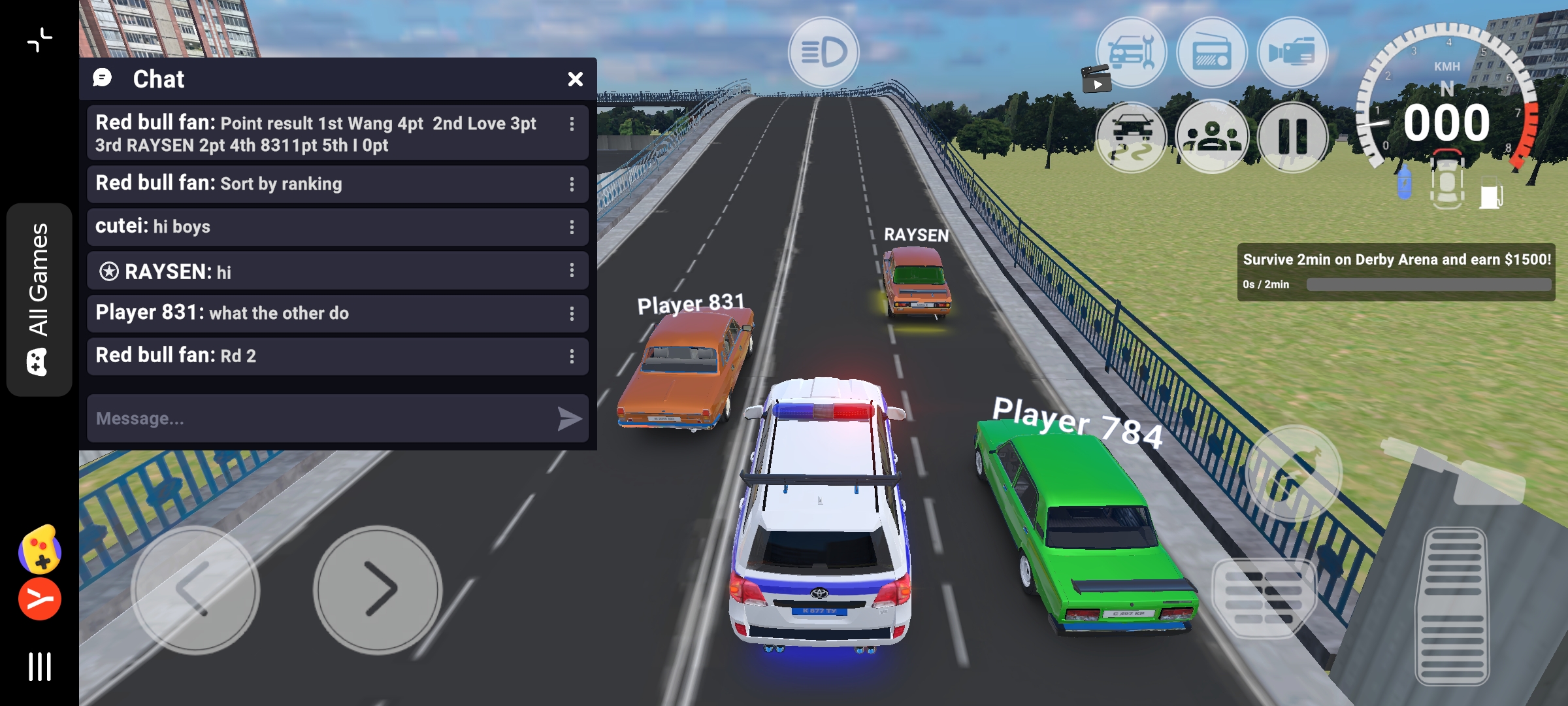Steer right with the right arrow button
This screenshot has width=1568, height=706.
pyautogui.click(x=378, y=590)
